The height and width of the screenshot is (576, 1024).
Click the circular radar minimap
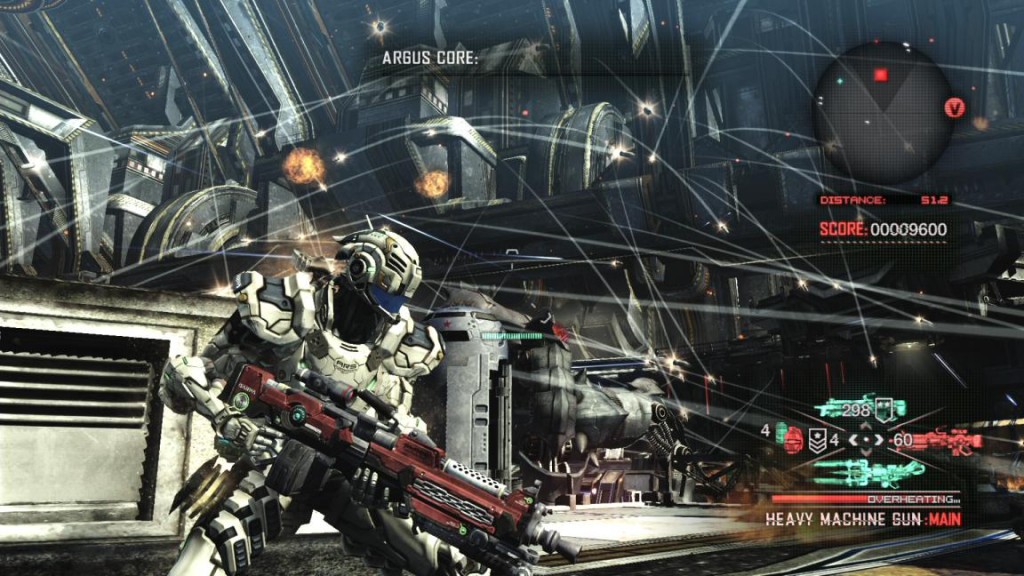(882, 112)
